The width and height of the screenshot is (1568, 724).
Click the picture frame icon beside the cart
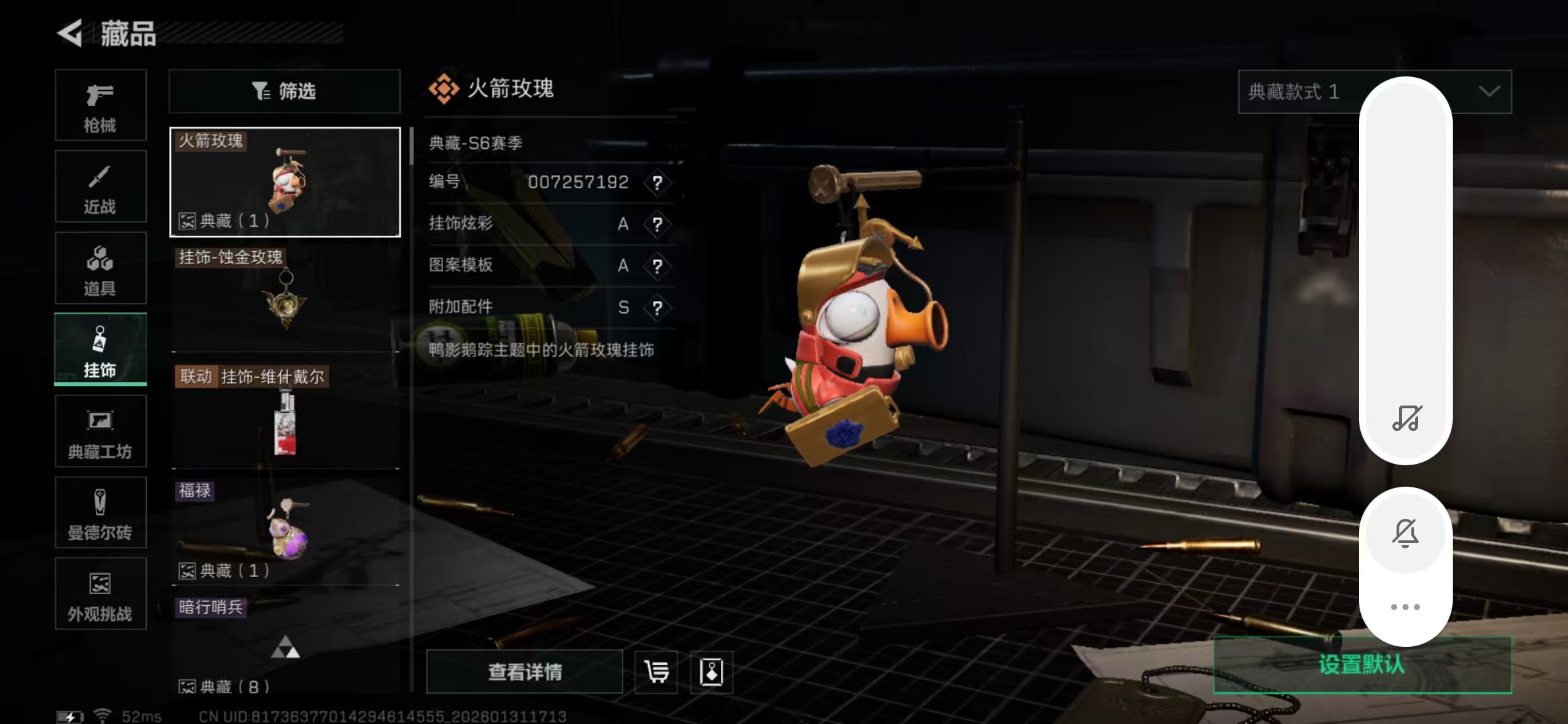[x=712, y=672]
